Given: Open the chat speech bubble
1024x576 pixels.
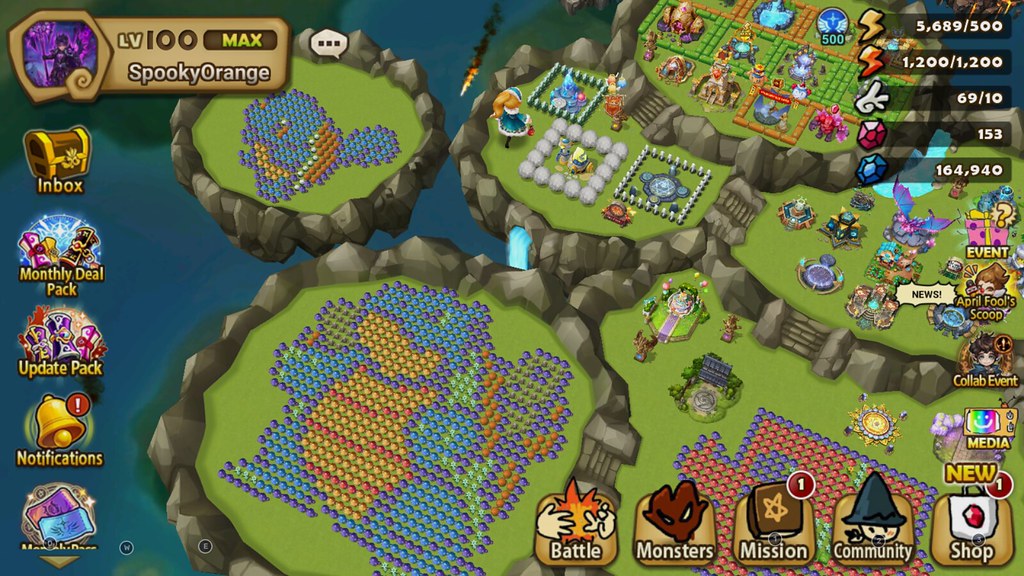Looking at the screenshot, I should pyautogui.click(x=328, y=43).
